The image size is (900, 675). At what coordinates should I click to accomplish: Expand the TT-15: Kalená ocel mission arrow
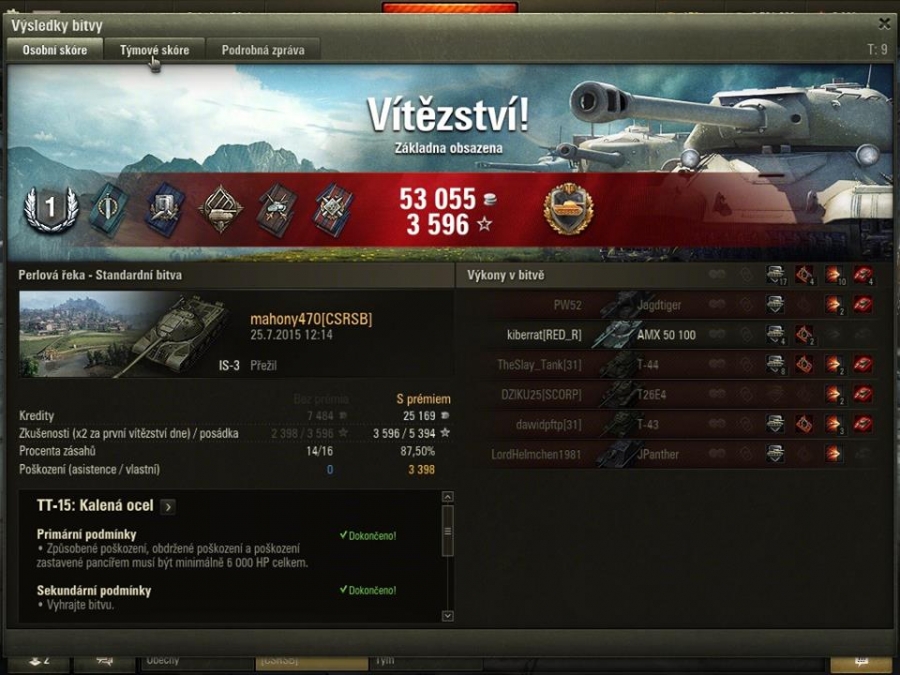(168, 507)
